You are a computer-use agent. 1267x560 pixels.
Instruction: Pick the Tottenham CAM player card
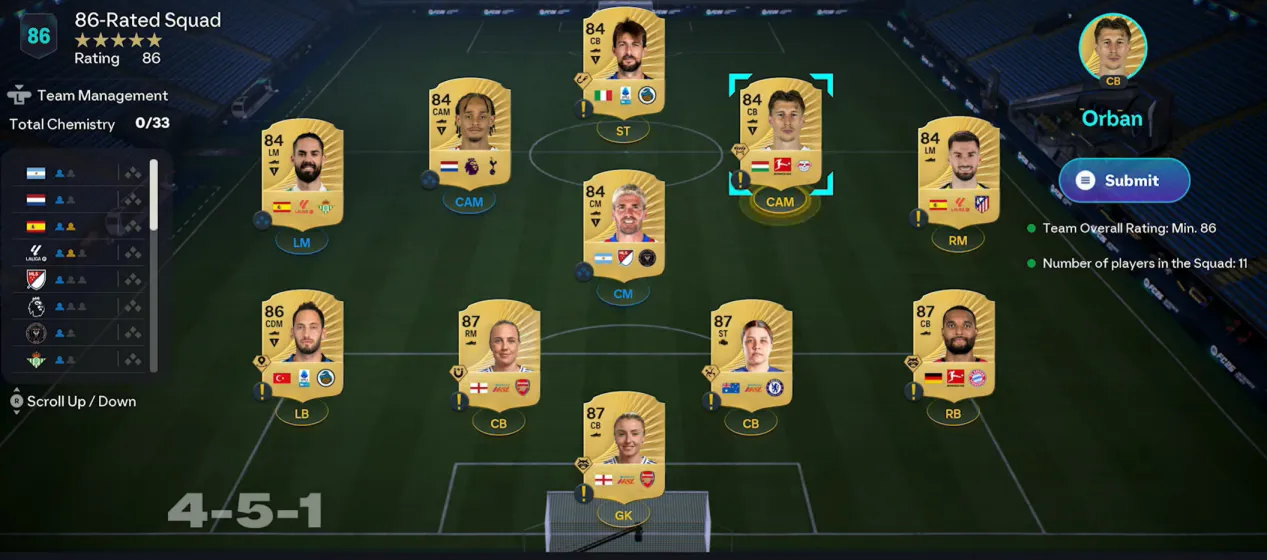[469, 133]
